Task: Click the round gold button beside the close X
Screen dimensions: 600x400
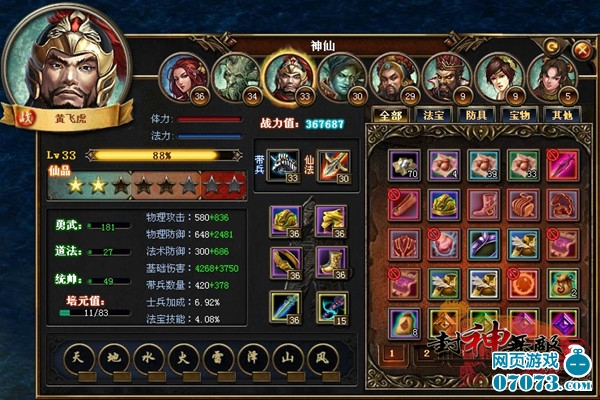Action: 552,45
